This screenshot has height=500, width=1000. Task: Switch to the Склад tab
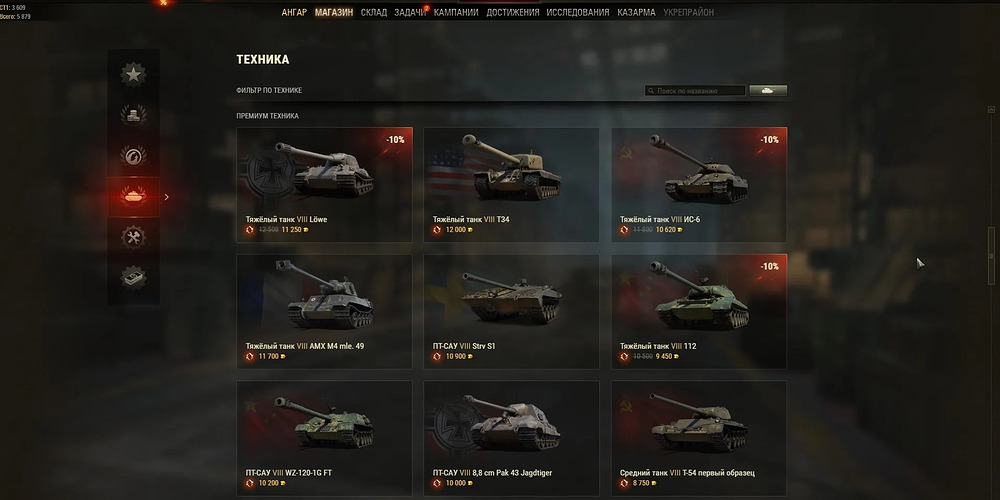pos(374,13)
